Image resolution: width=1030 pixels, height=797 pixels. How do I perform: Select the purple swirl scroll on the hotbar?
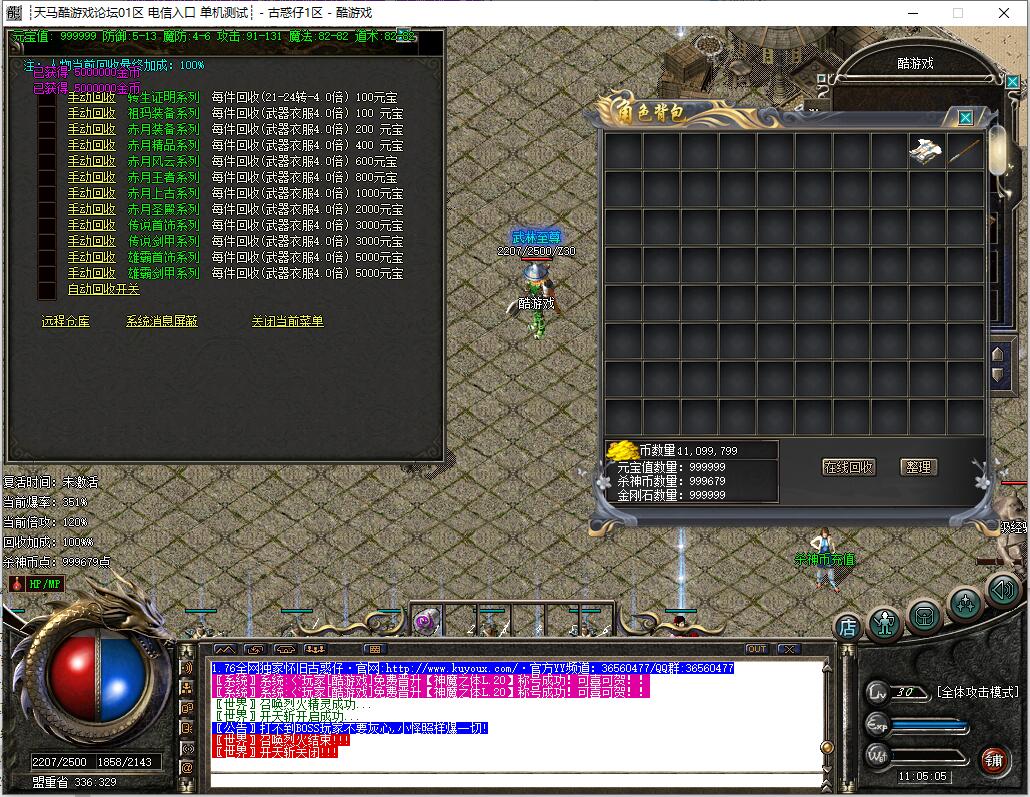pyautogui.click(x=425, y=621)
